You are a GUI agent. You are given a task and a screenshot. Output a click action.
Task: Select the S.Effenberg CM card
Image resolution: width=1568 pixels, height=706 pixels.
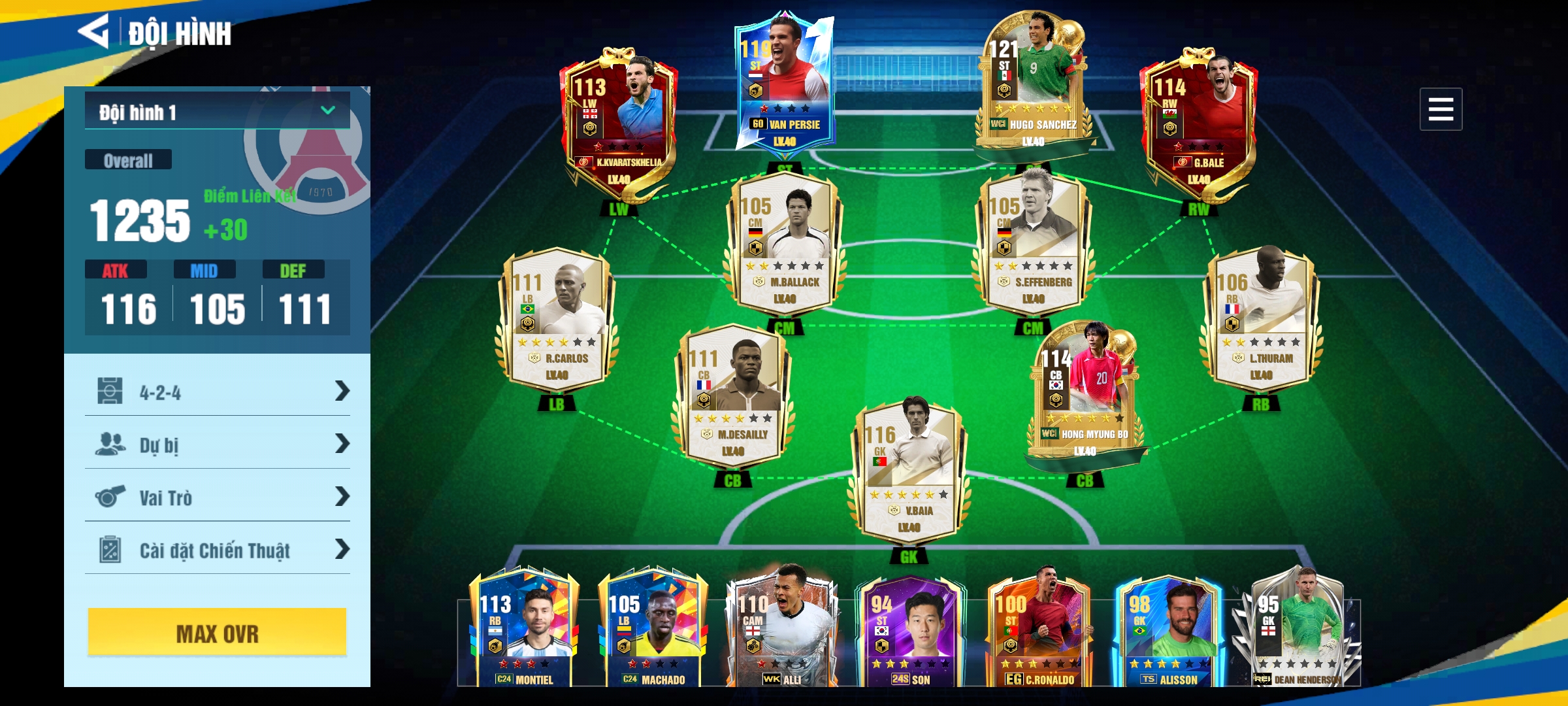pos(1034,242)
